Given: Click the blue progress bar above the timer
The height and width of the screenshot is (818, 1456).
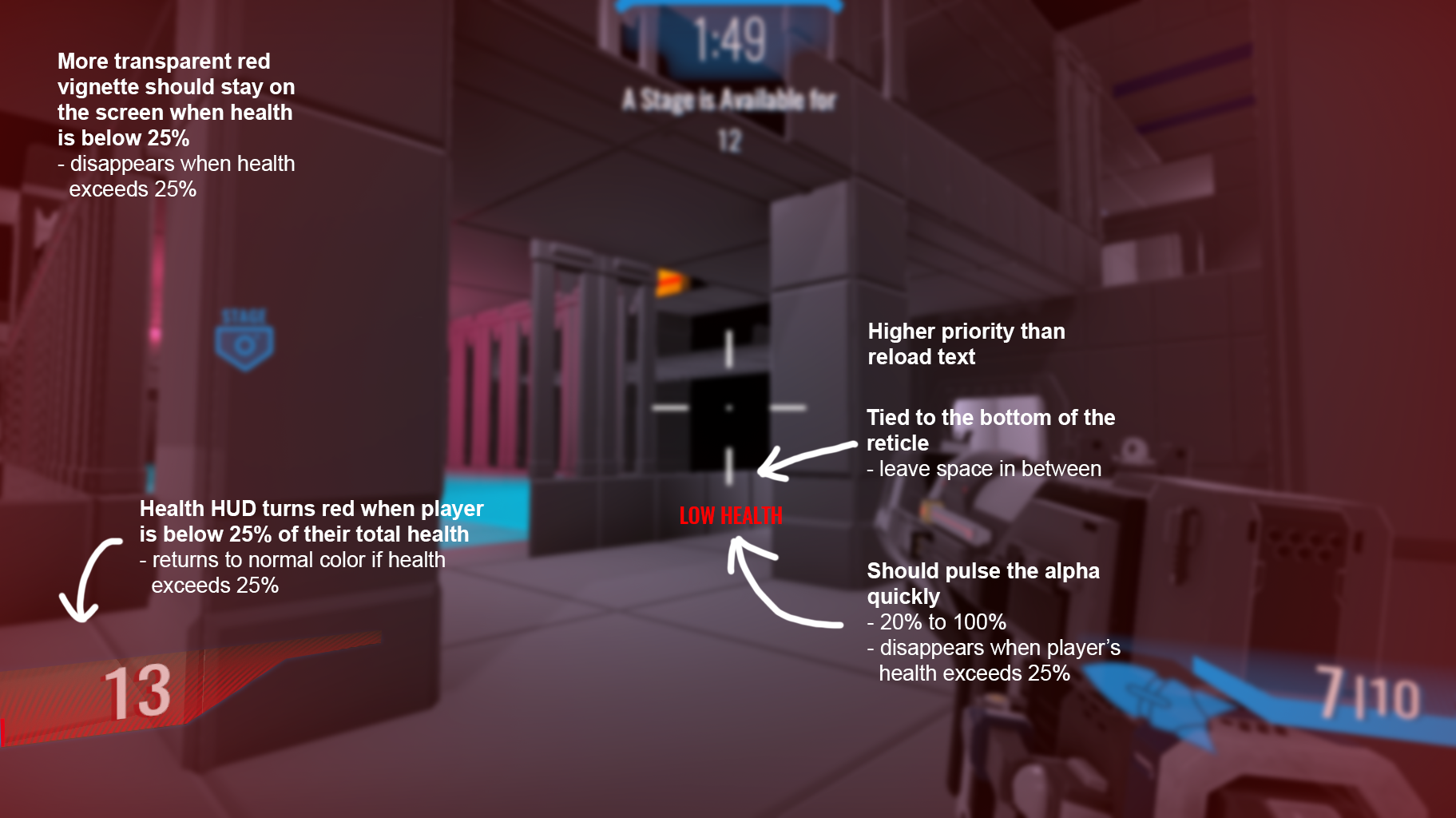Looking at the screenshot, I should (x=728, y=6).
